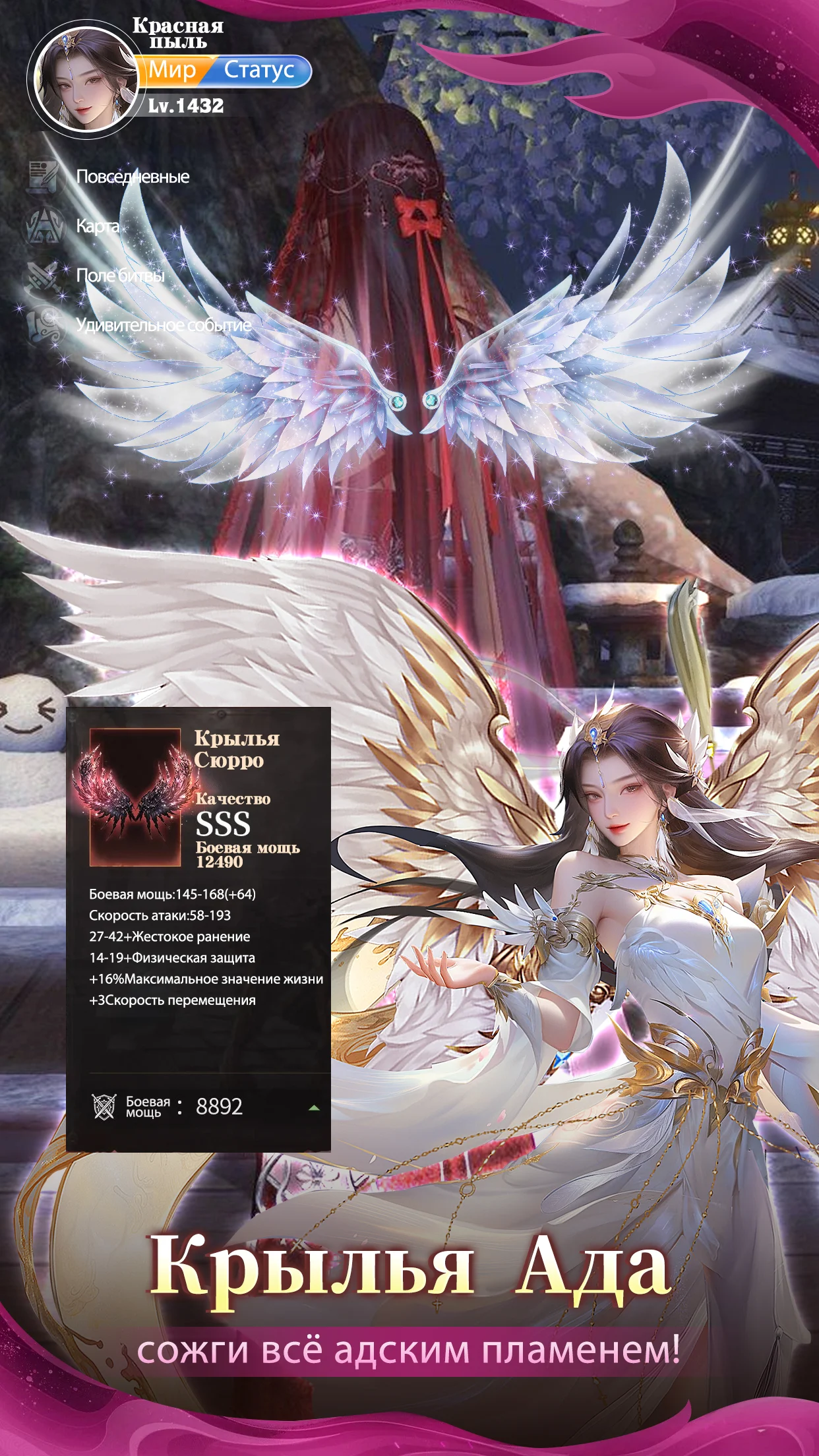Open the Удивительное событие menu entry

coord(164,325)
